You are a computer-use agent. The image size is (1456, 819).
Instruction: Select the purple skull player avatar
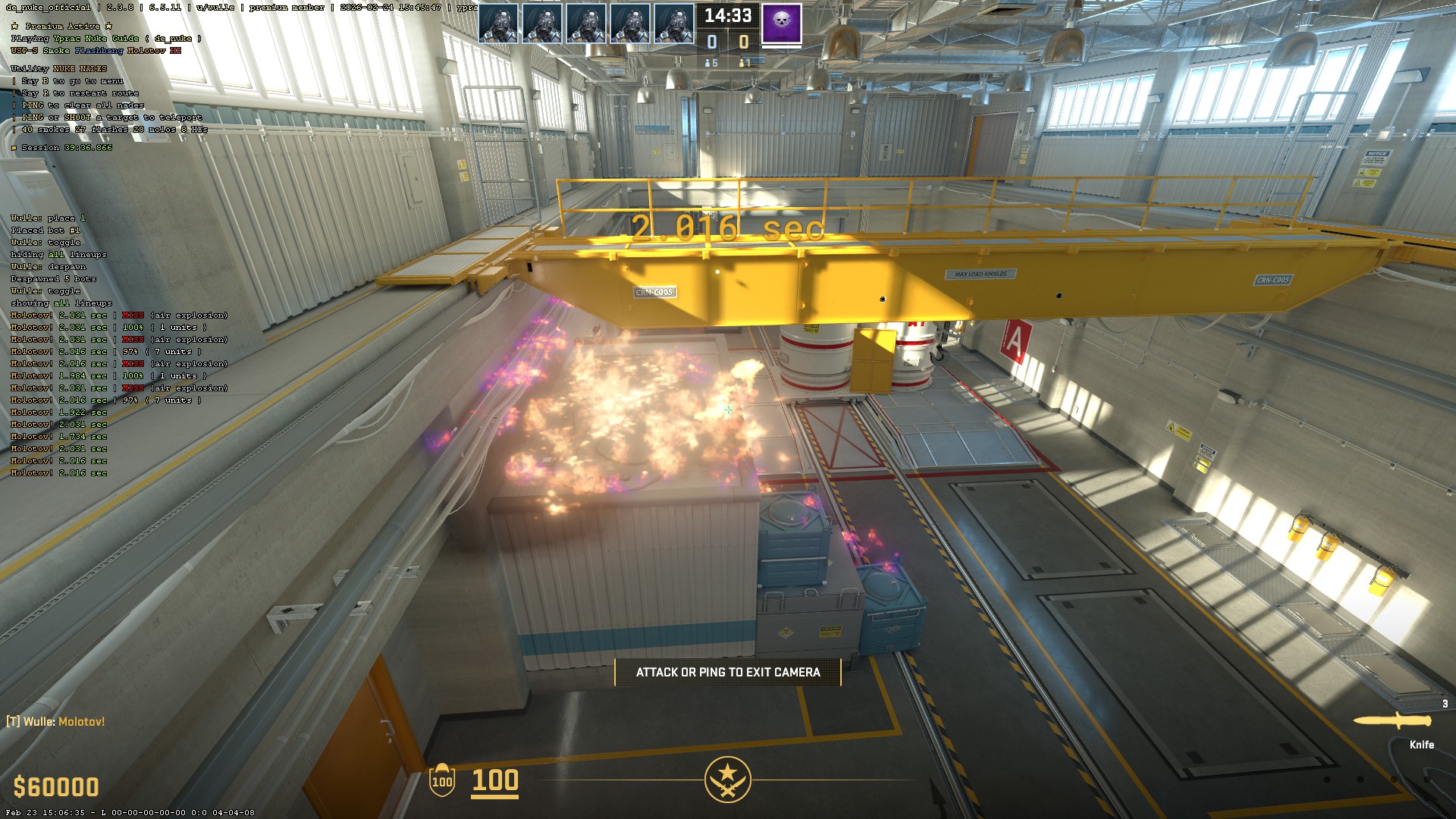[781, 23]
